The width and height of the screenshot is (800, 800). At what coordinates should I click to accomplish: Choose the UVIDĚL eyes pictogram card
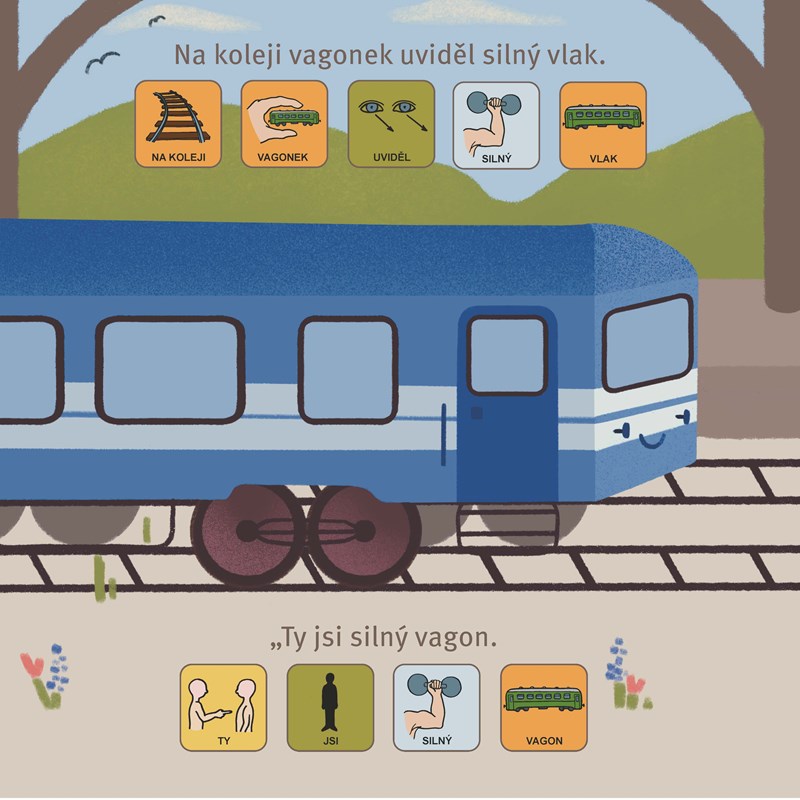coord(390,124)
